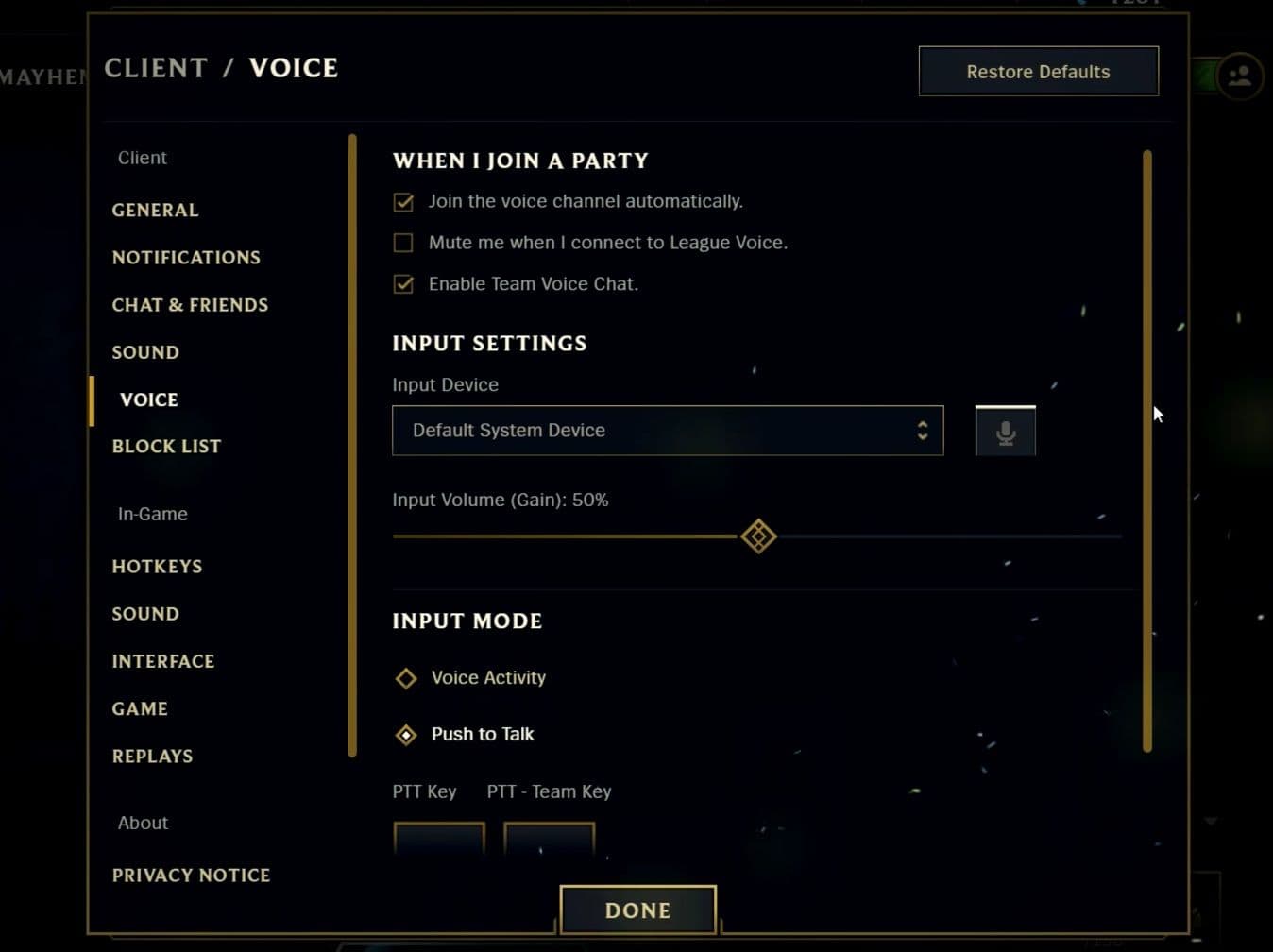Select the Voice Activity input mode

coord(406,677)
